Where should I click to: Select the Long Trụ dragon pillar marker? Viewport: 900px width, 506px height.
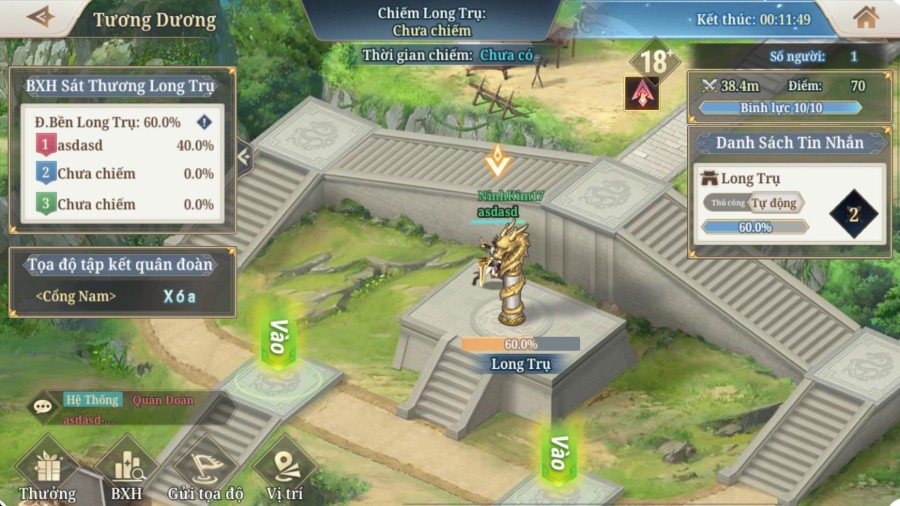[512, 280]
